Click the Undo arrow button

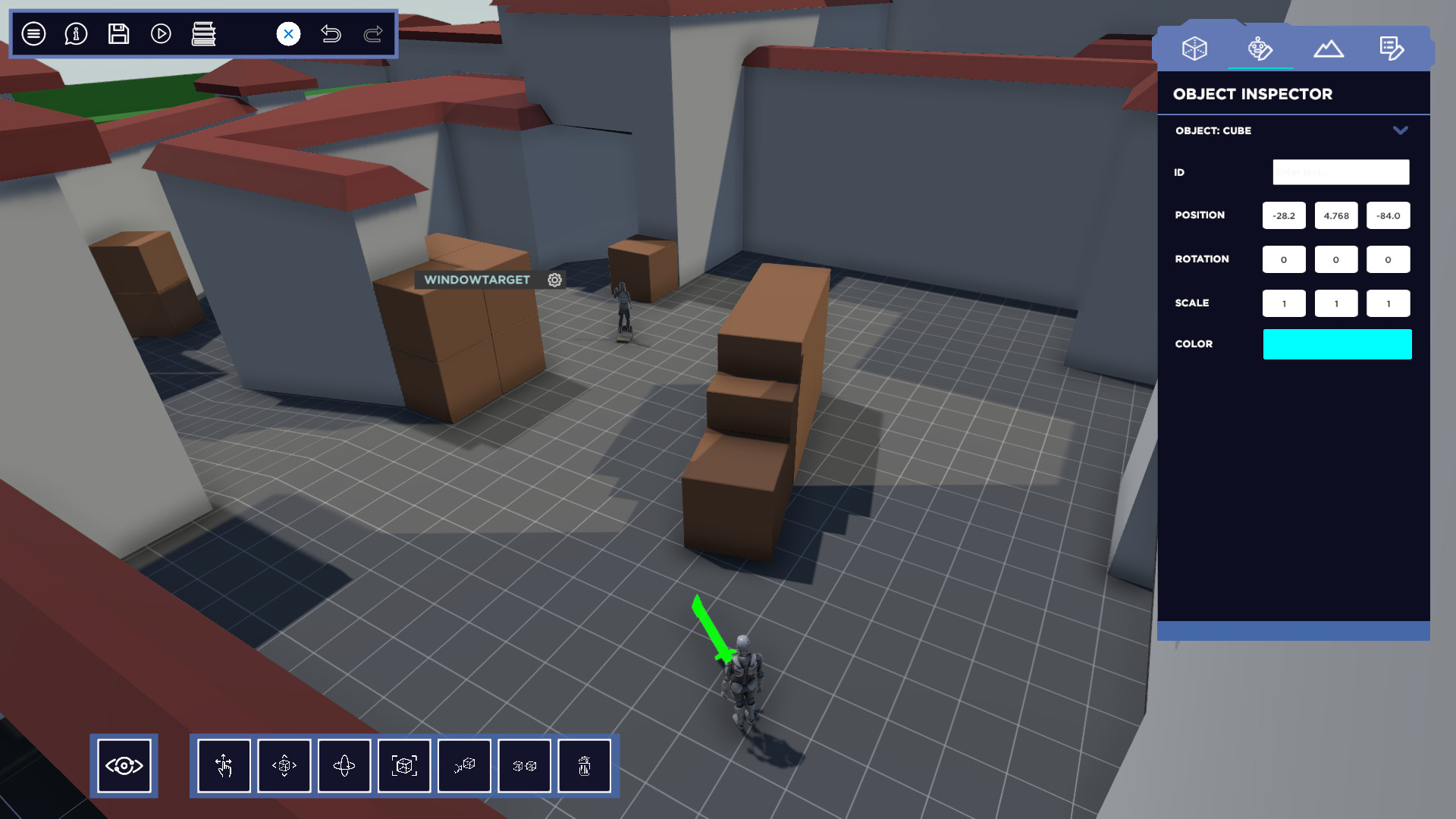coord(331,34)
